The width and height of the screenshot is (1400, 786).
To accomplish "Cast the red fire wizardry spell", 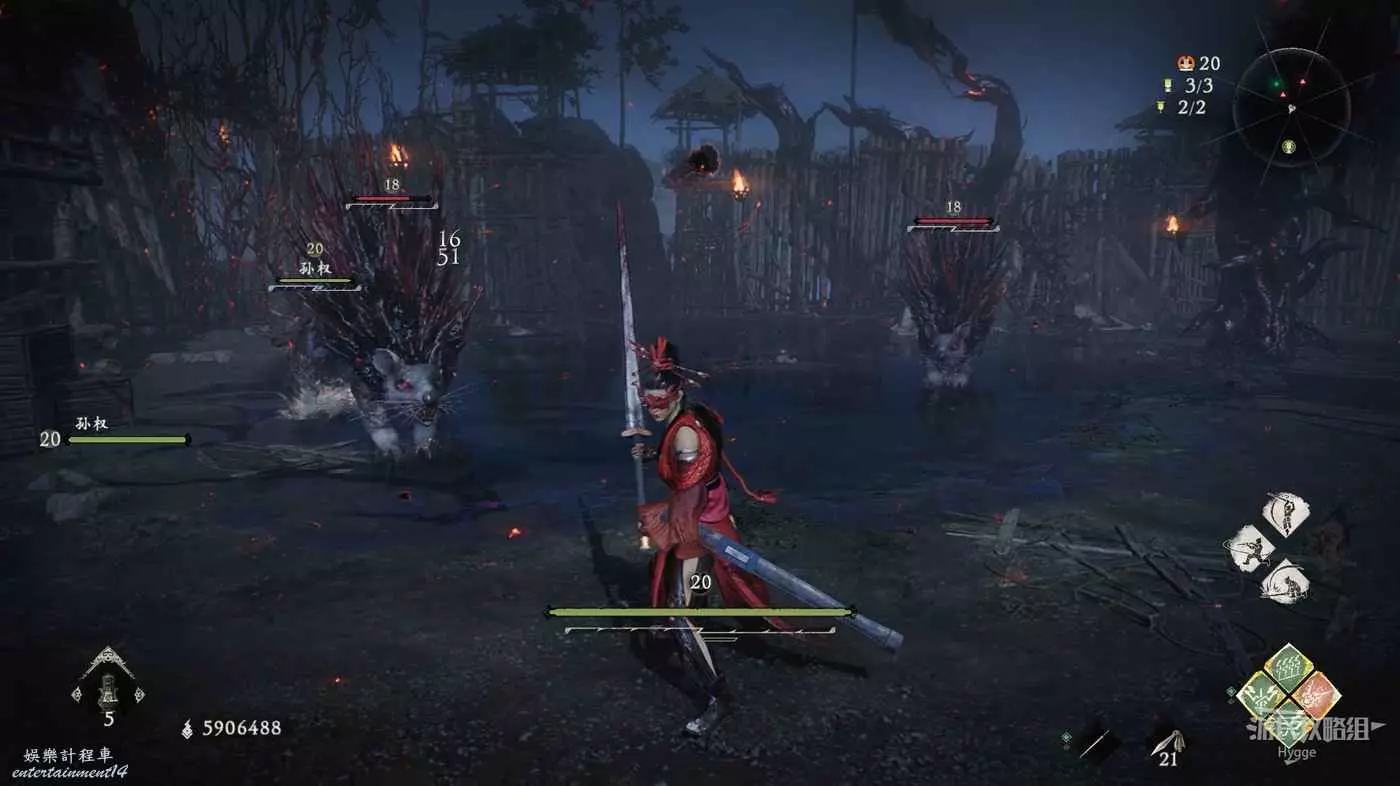I will [x=1316, y=694].
